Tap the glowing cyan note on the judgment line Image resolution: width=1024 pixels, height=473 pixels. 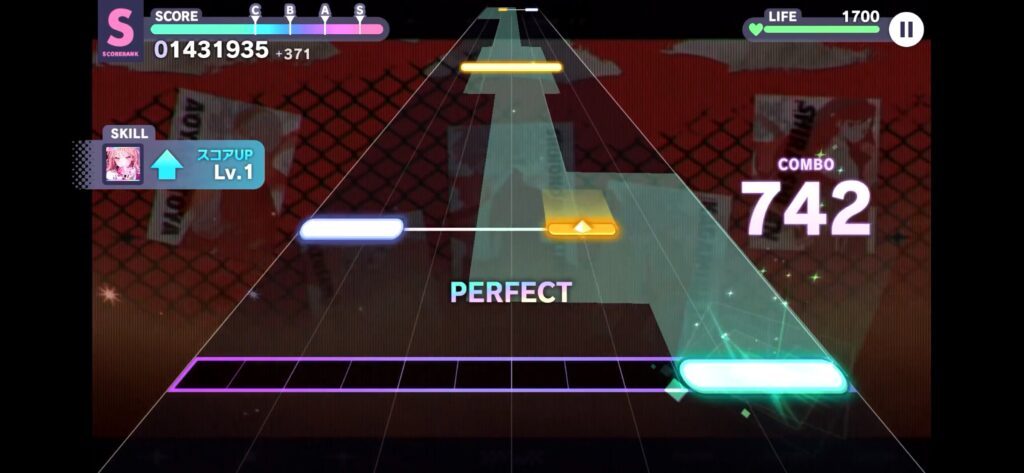click(x=762, y=376)
